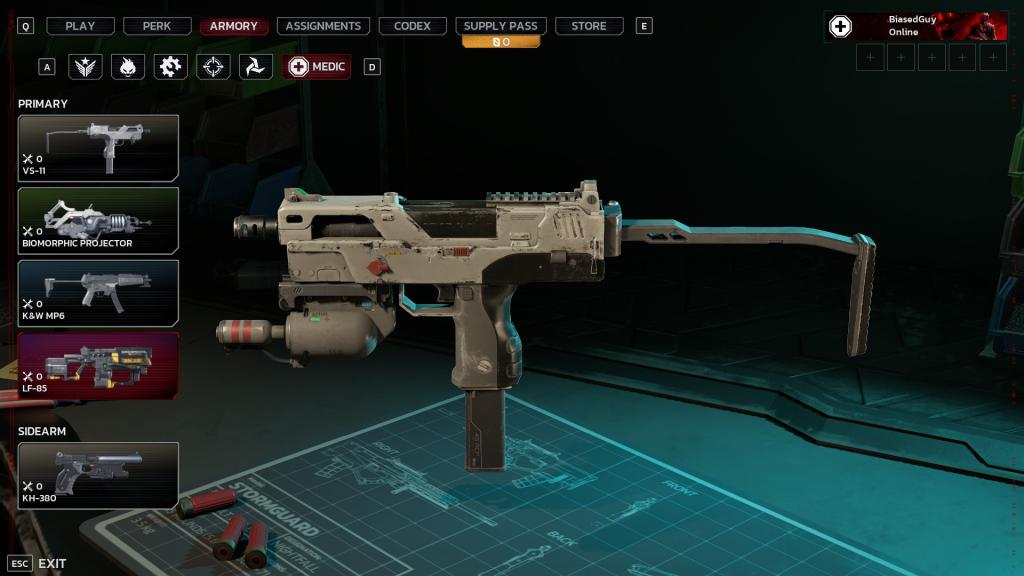The height and width of the screenshot is (576, 1024).
Task: Visit the Store tab
Action: [x=589, y=26]
